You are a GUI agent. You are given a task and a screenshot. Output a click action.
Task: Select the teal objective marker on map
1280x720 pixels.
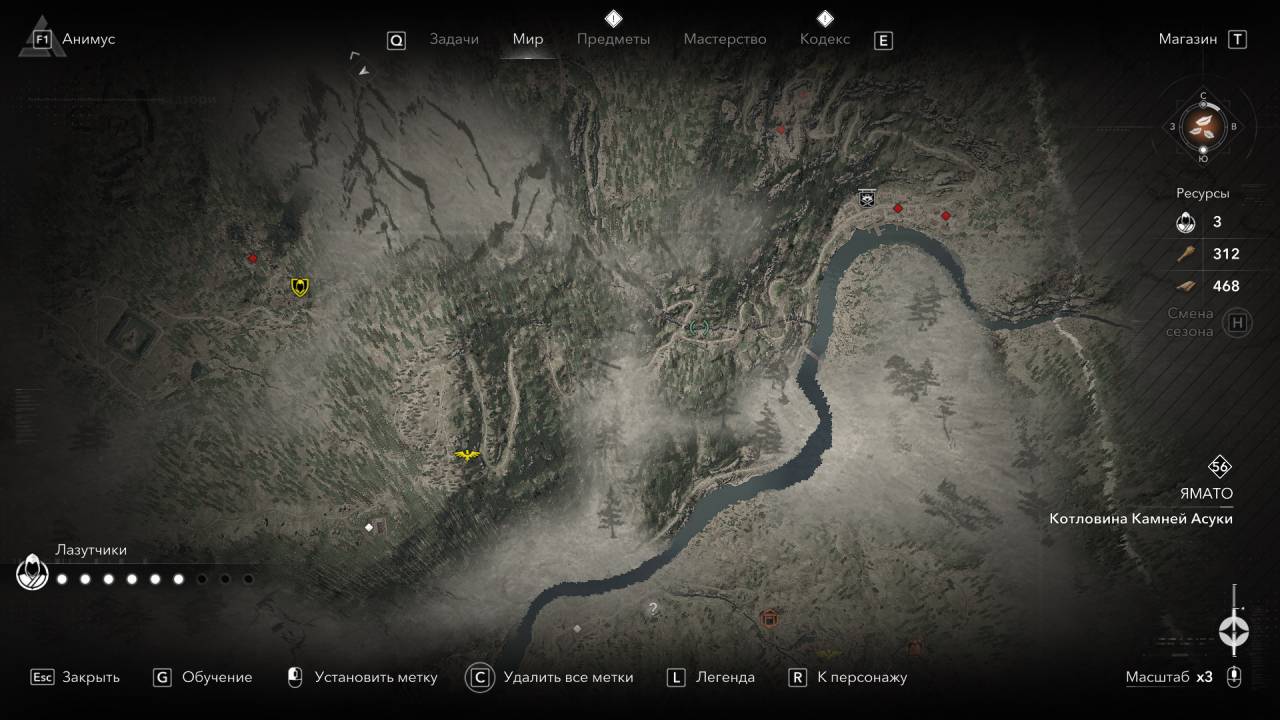(698, 327)
